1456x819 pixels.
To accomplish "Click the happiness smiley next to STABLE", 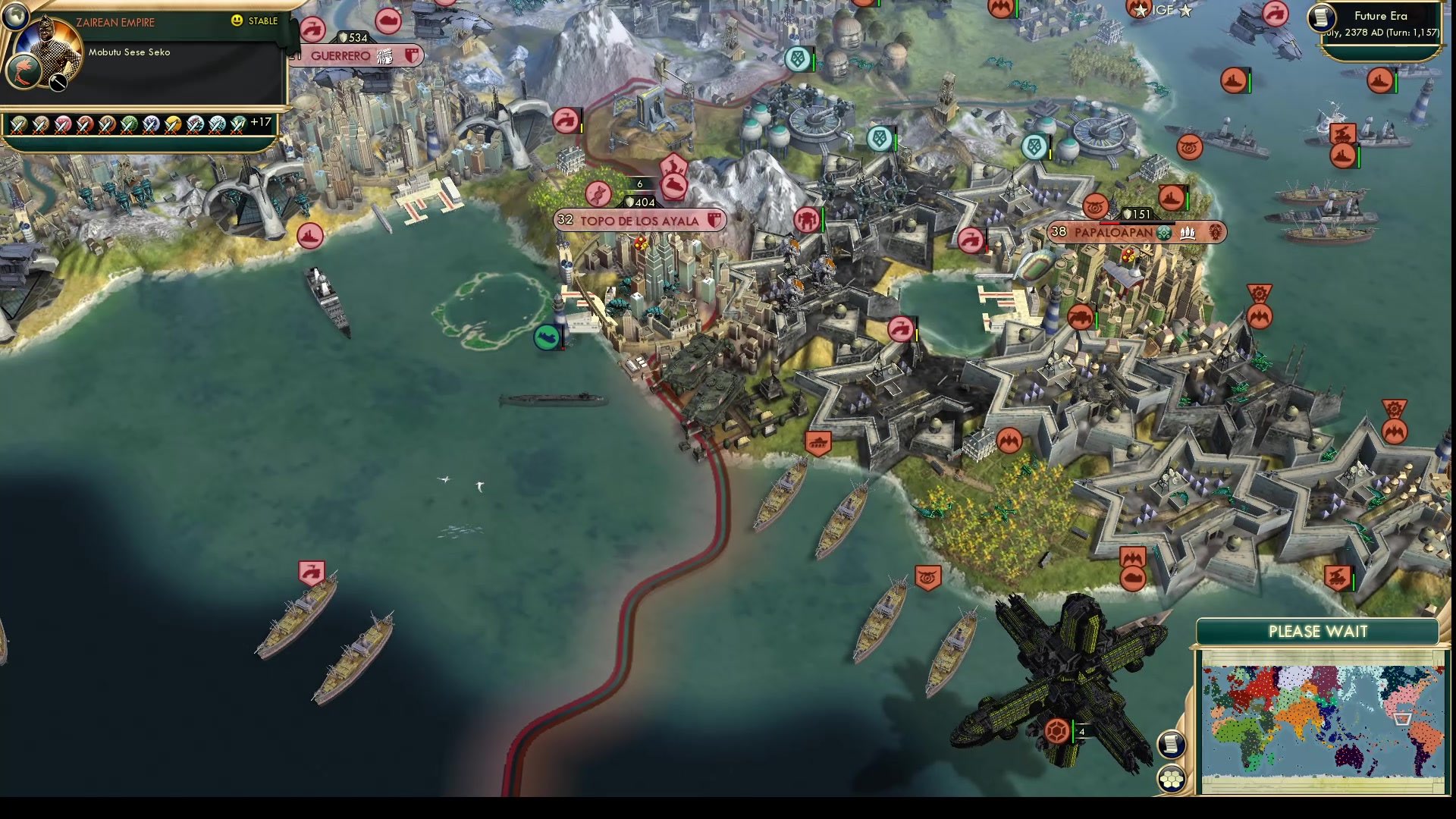I will [237, 20].
